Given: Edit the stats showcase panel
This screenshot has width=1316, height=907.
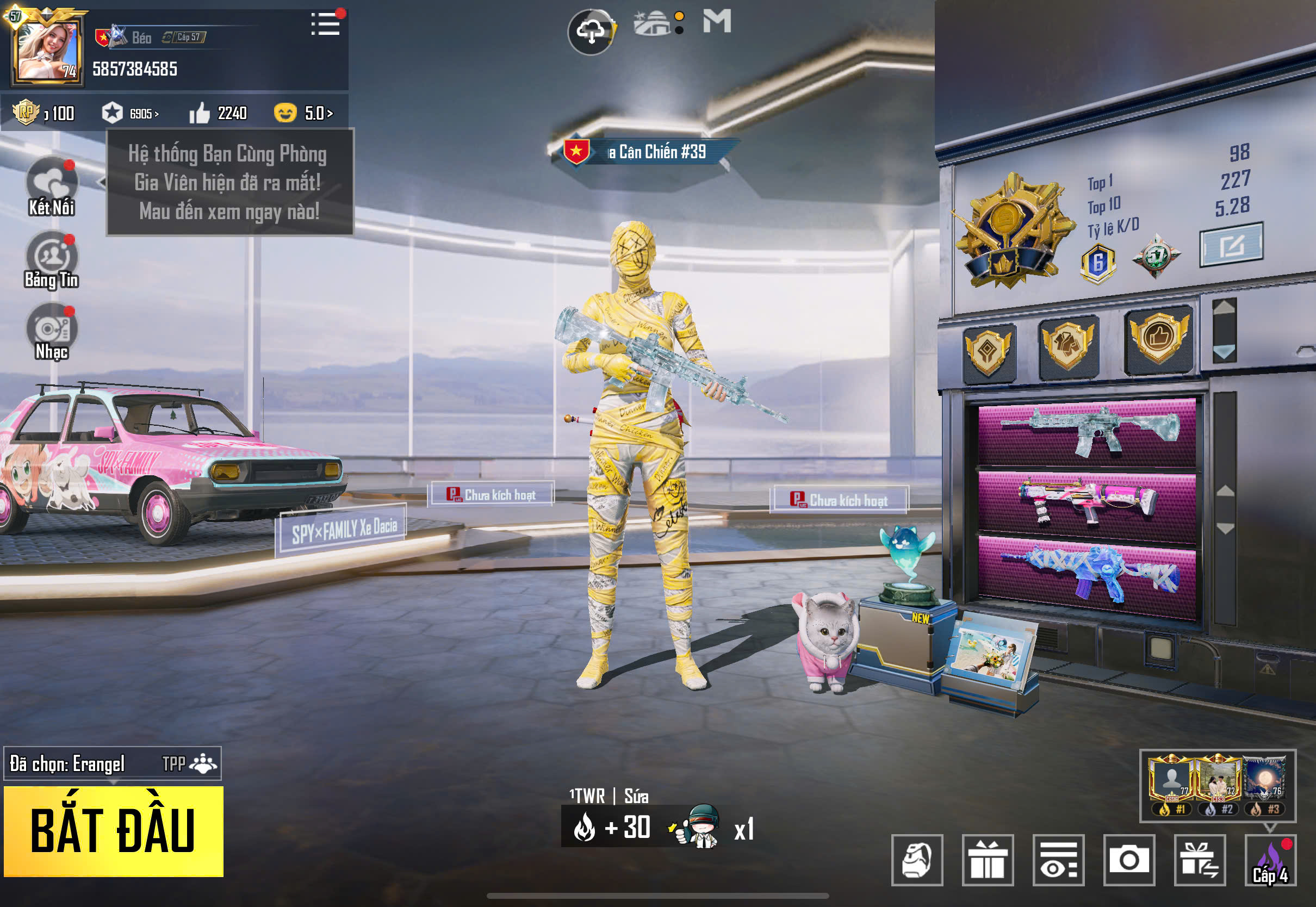Looking at the screenshot, I should pyautogui.click(x=1231, y=245).
